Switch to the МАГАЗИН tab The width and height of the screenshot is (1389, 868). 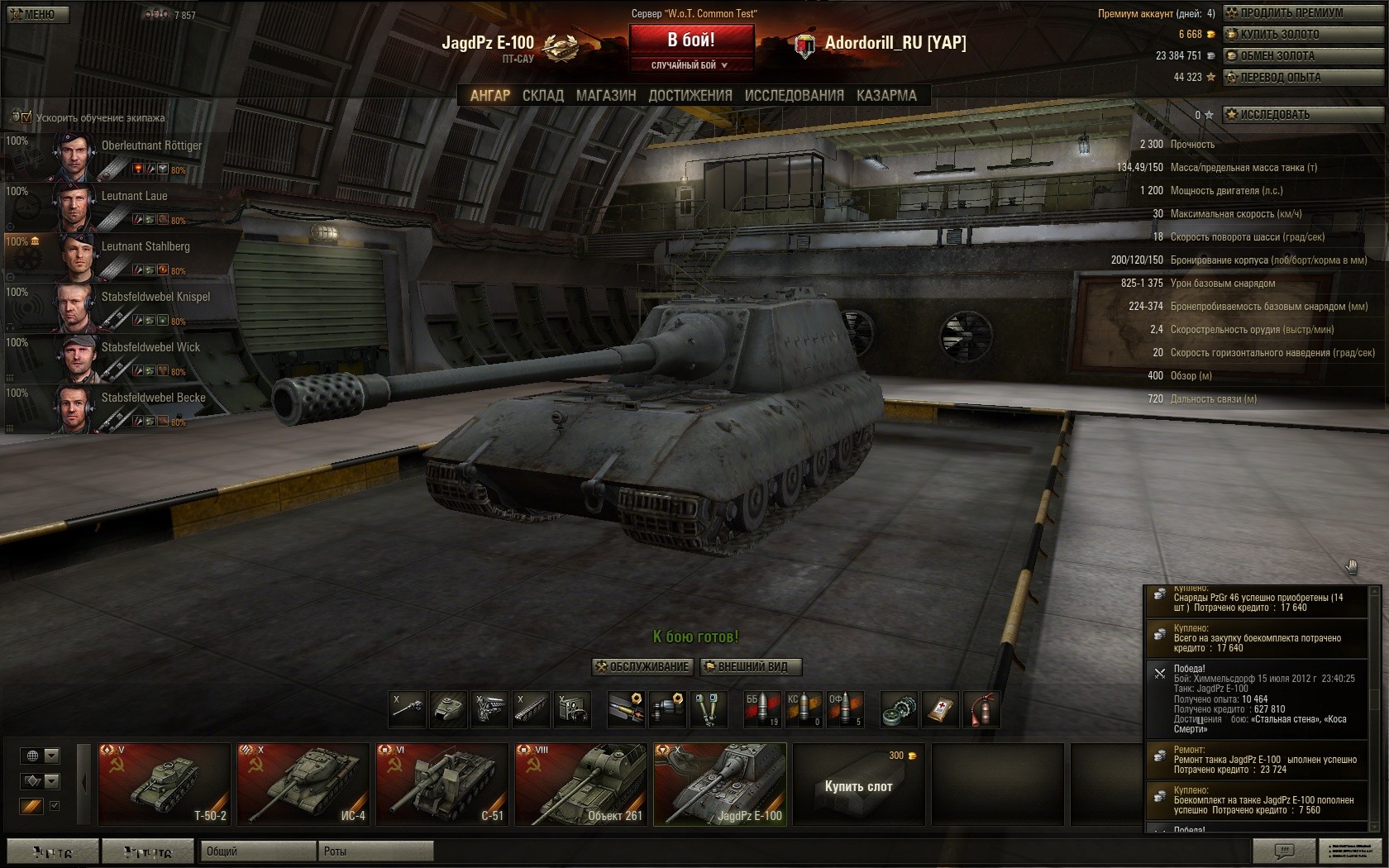click(606, 96)
